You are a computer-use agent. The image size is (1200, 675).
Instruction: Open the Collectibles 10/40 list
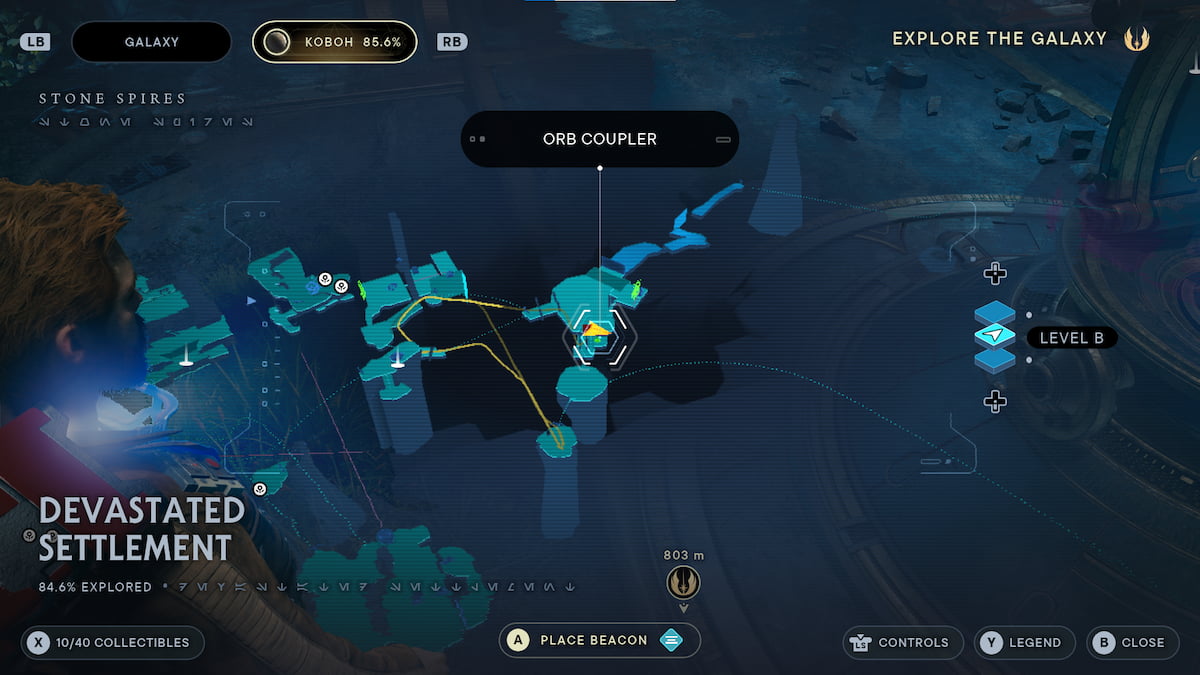[x=112, y=642]
